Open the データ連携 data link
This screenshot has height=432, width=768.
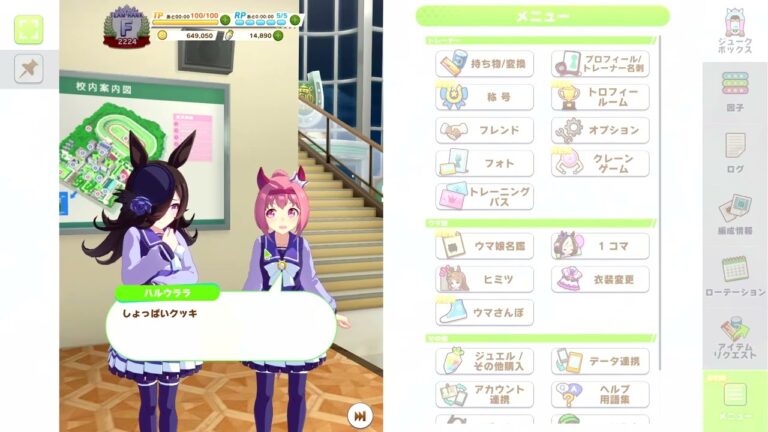point(600,361)
